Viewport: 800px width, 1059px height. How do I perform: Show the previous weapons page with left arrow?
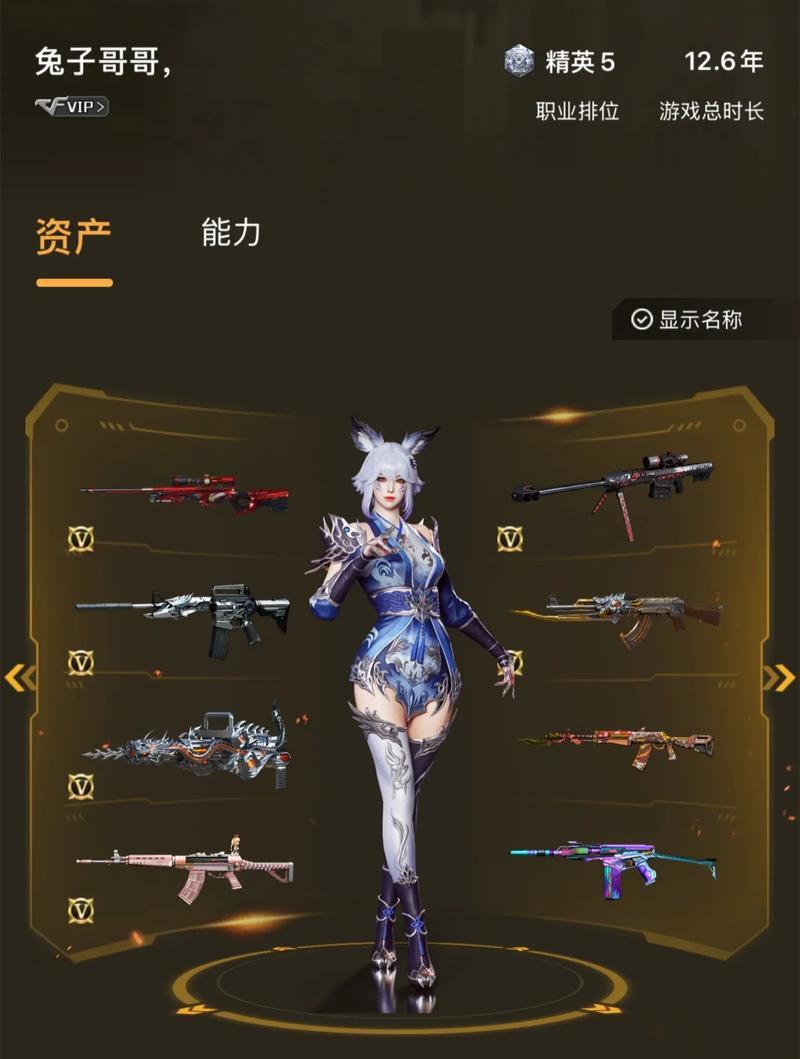coord(18,678)
